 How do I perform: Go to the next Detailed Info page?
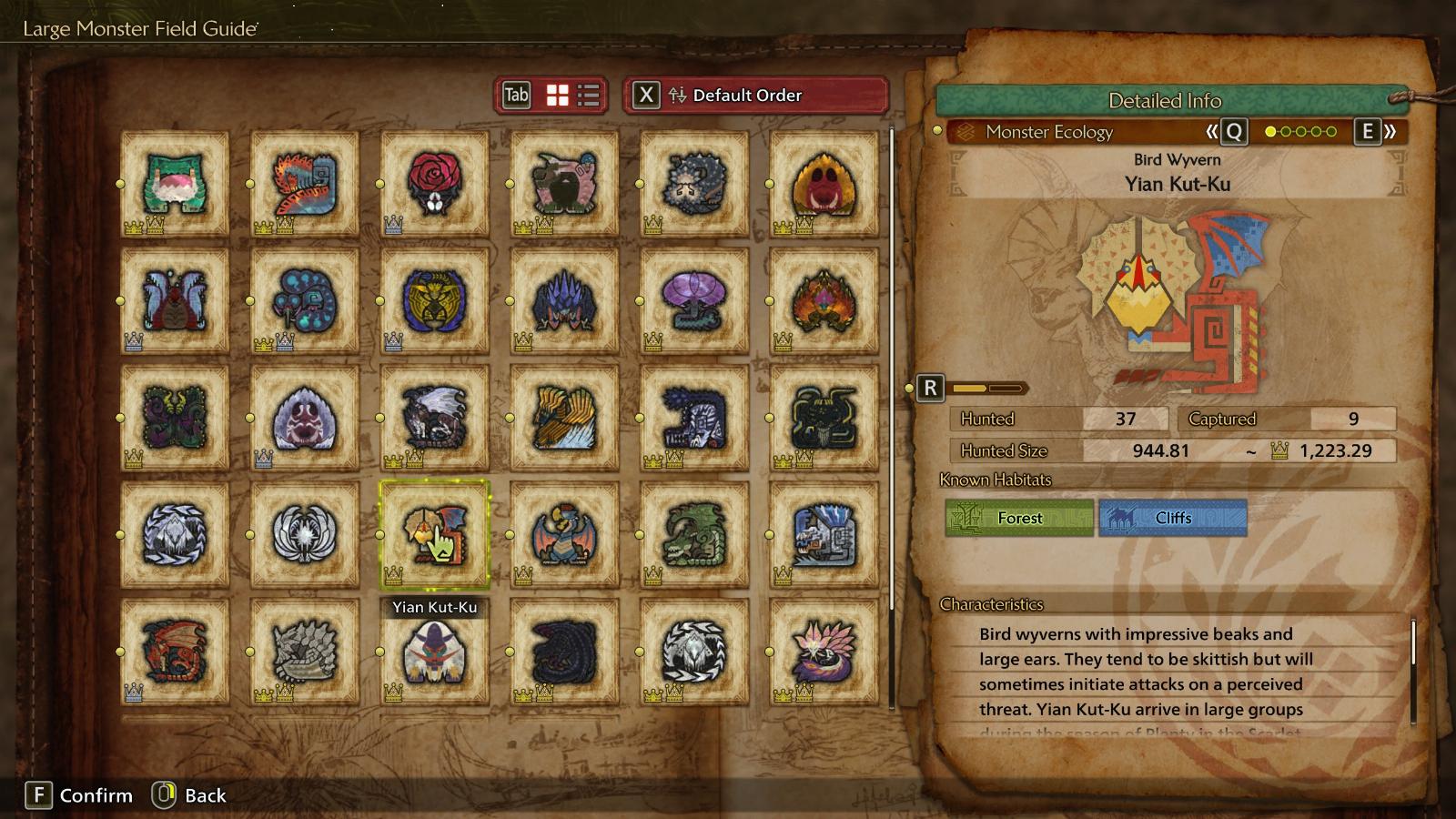pyautogui.click(x=1374, y=132)
